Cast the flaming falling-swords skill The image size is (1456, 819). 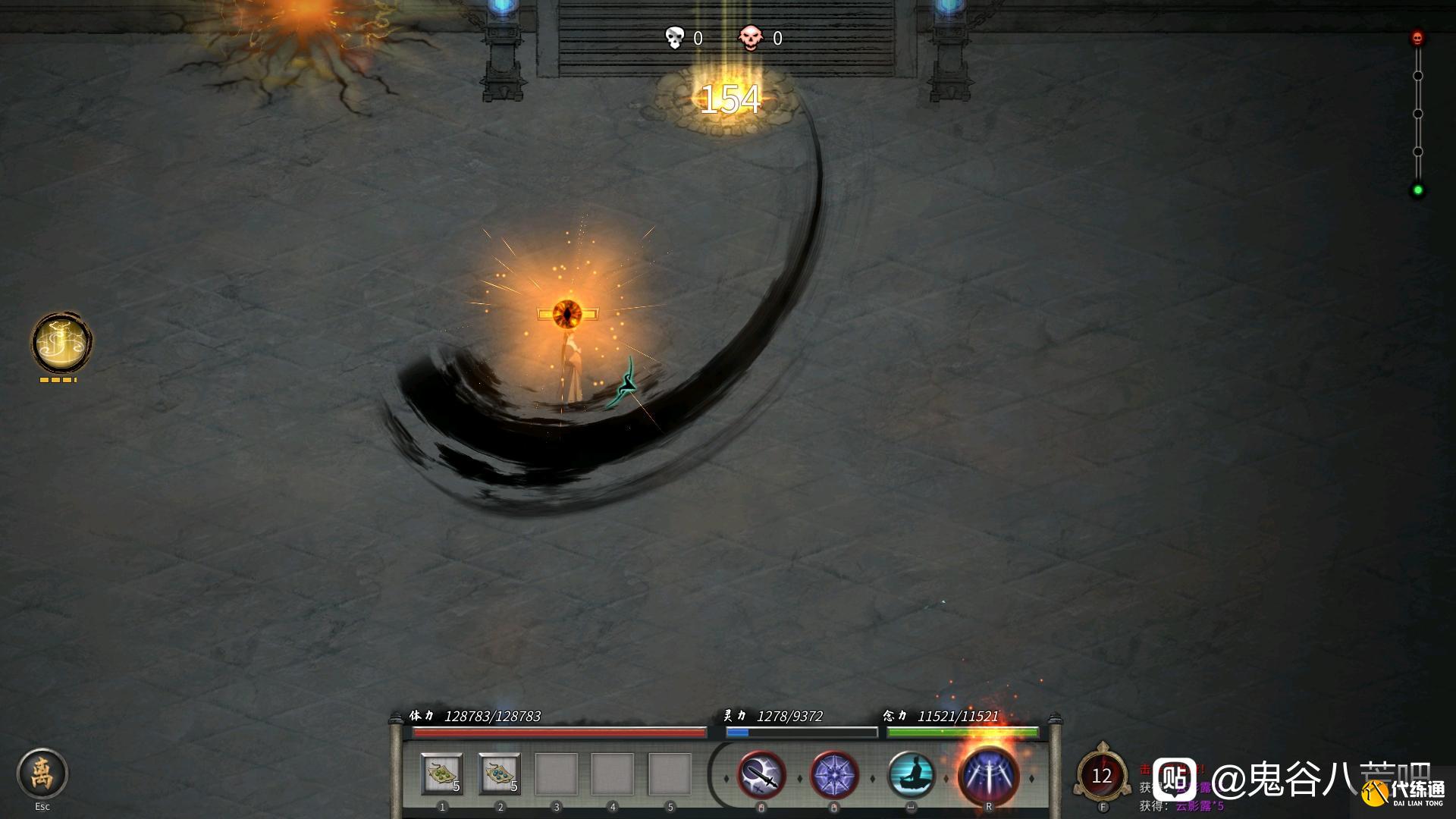tap(988, 776)
